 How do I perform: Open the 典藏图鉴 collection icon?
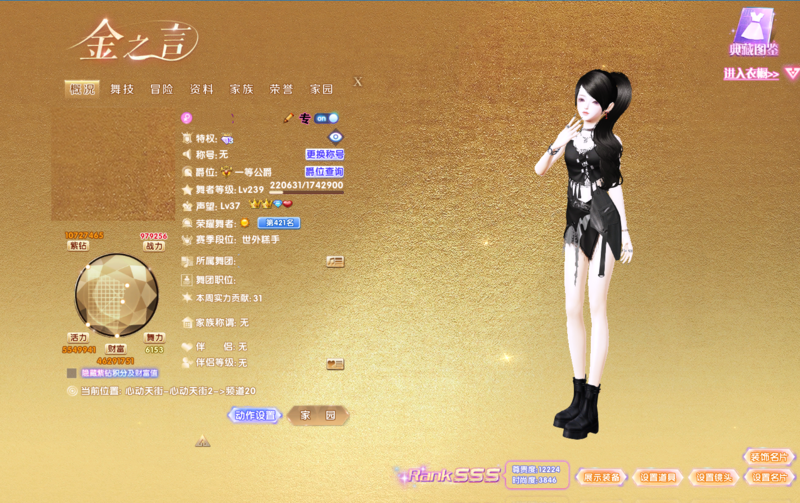coord(754,31)
